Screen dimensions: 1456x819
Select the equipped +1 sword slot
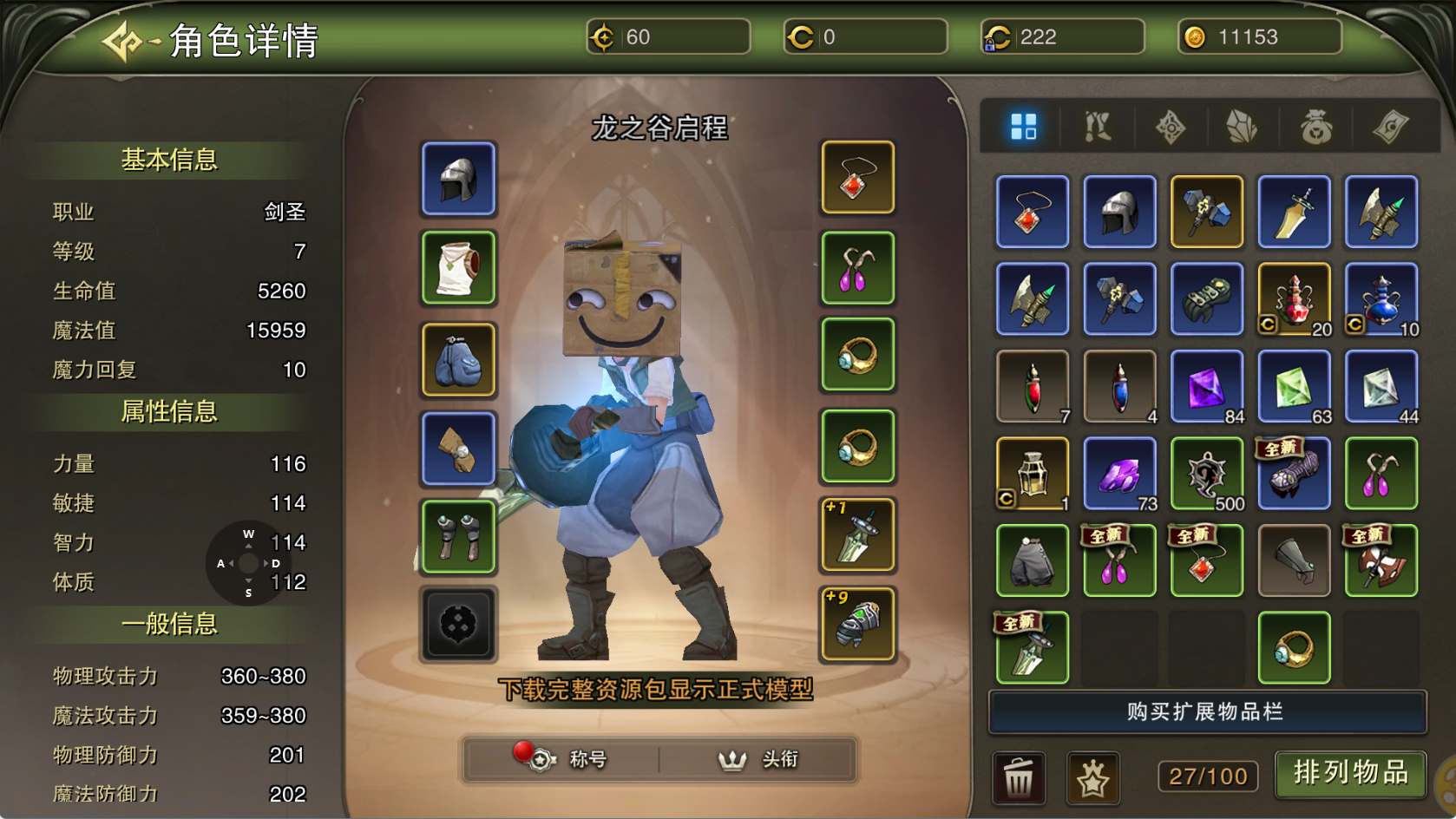pos(856,534)
